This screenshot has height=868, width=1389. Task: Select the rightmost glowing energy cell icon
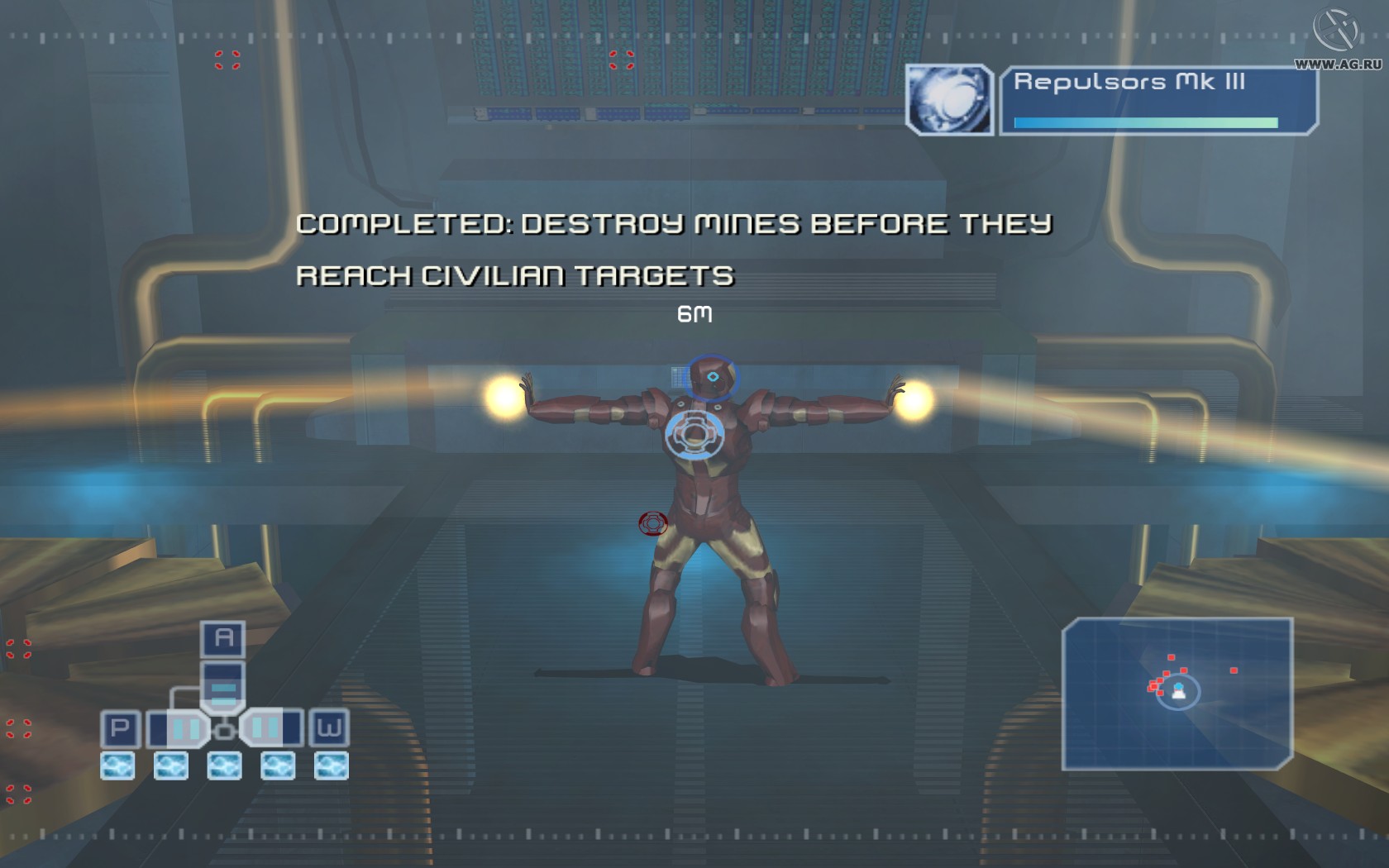(x=329, y=765)
